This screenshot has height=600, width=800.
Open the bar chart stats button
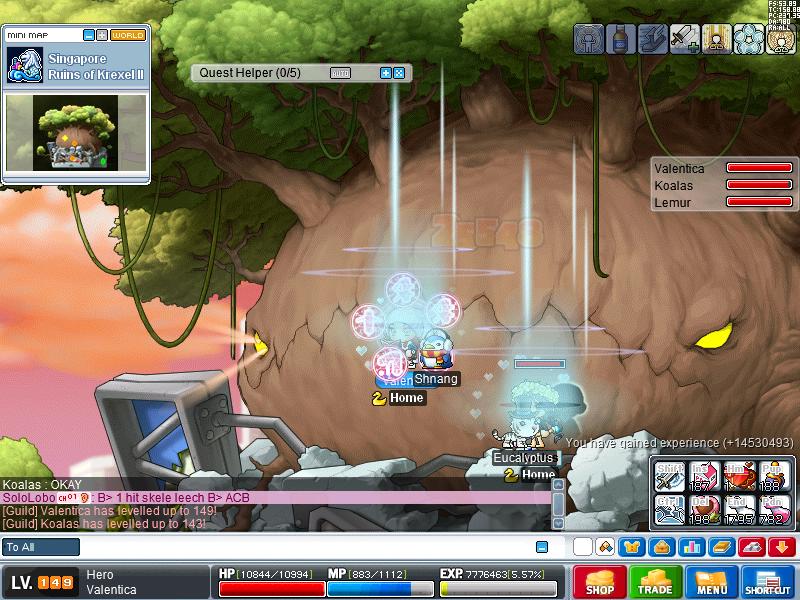coord(690,547)
